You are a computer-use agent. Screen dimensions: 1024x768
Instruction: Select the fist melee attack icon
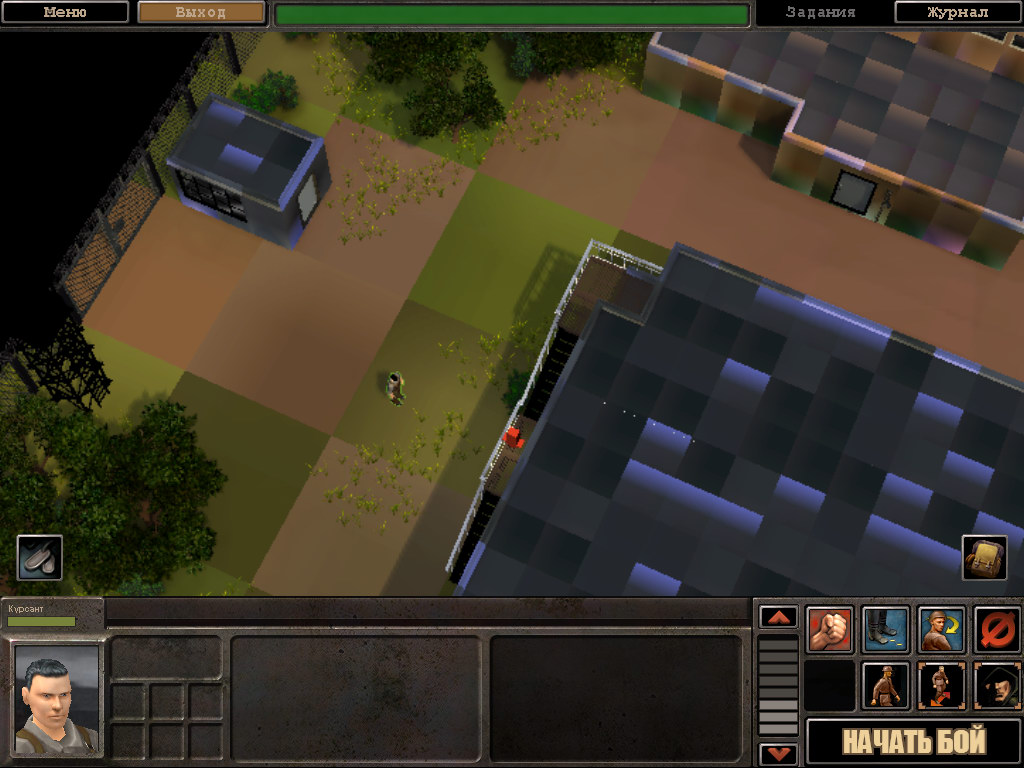click(830, 630)
